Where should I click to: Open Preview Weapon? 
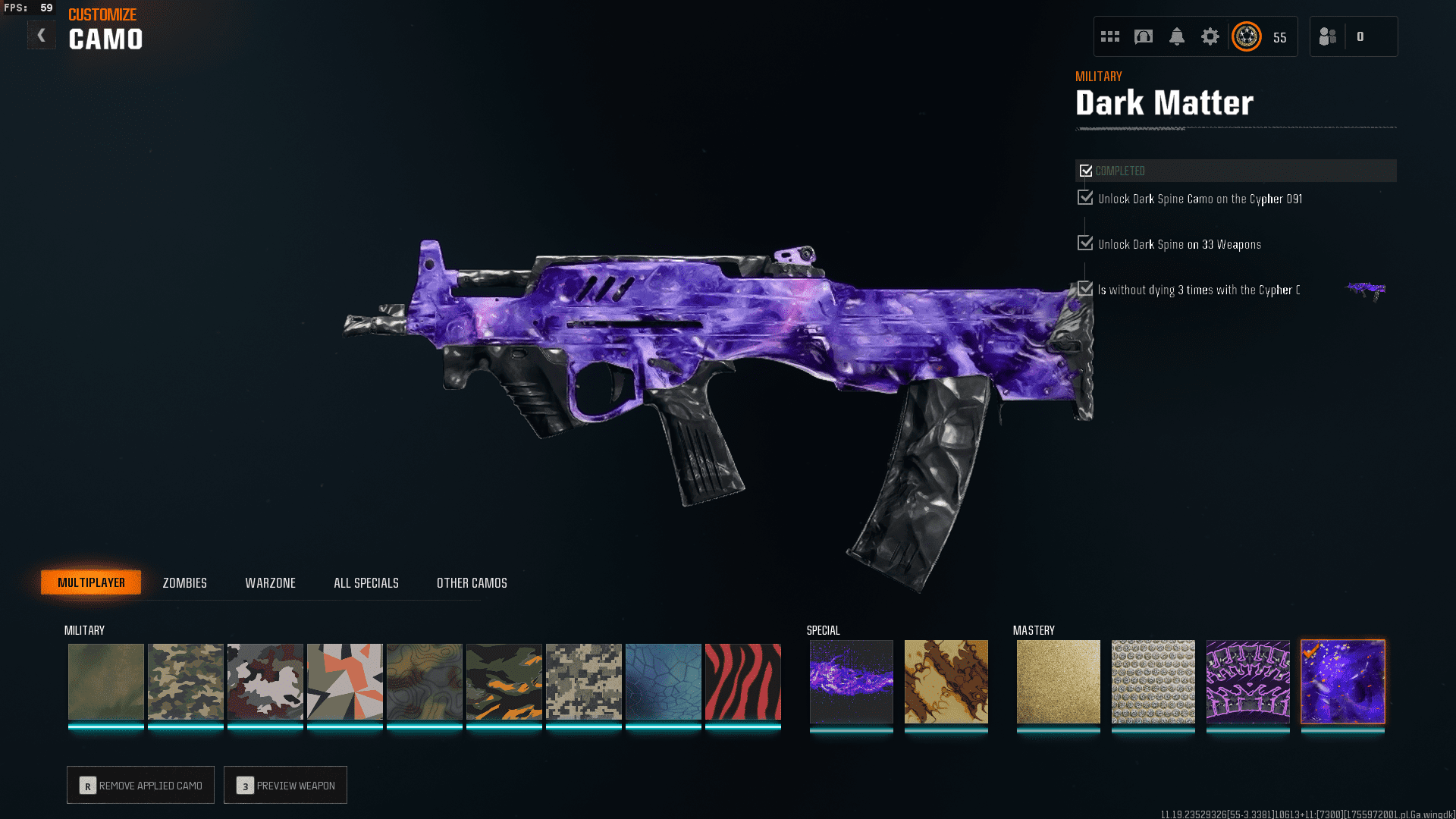(x=285, y=785)
